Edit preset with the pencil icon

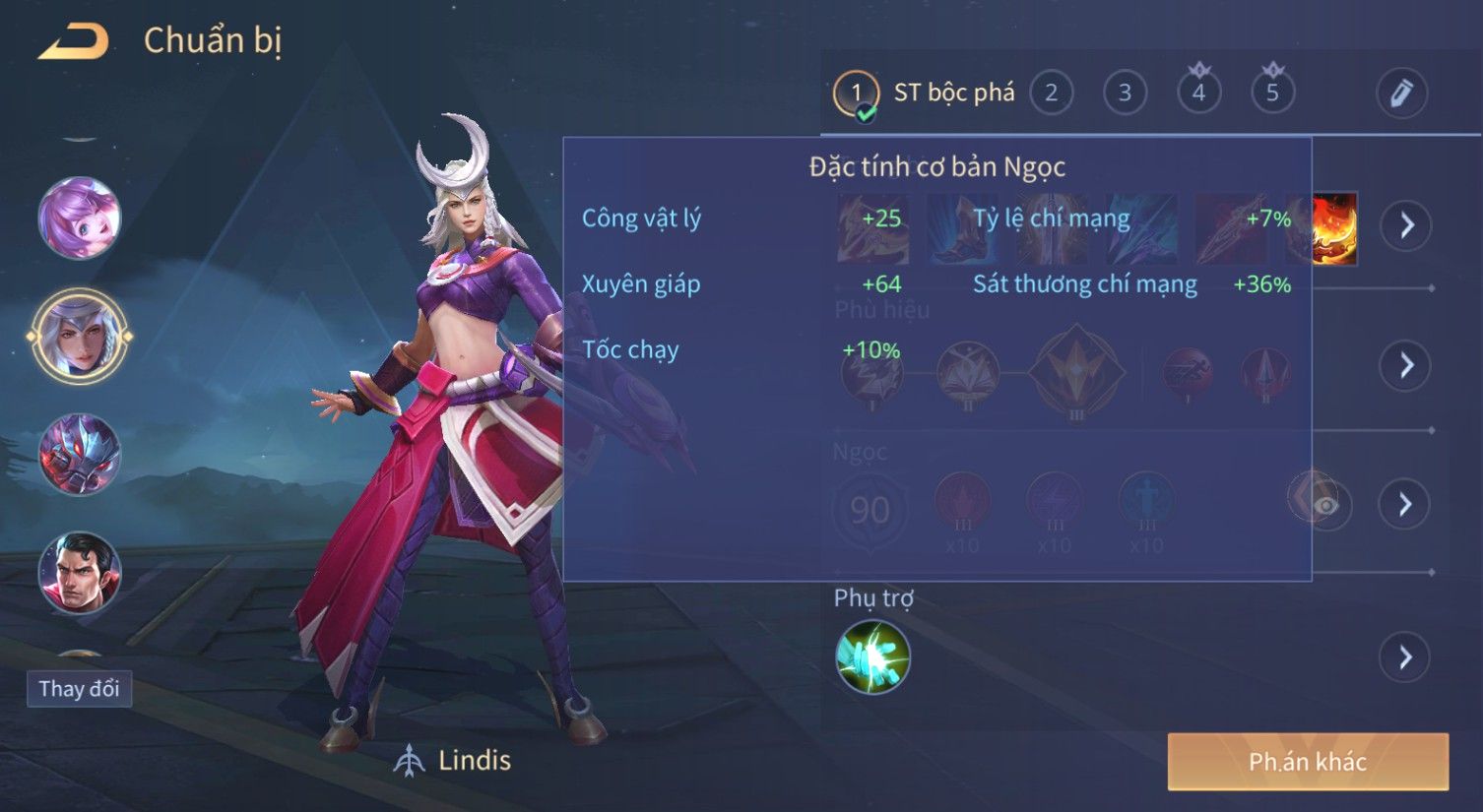pyautogui.click(x=1400, y=94)
